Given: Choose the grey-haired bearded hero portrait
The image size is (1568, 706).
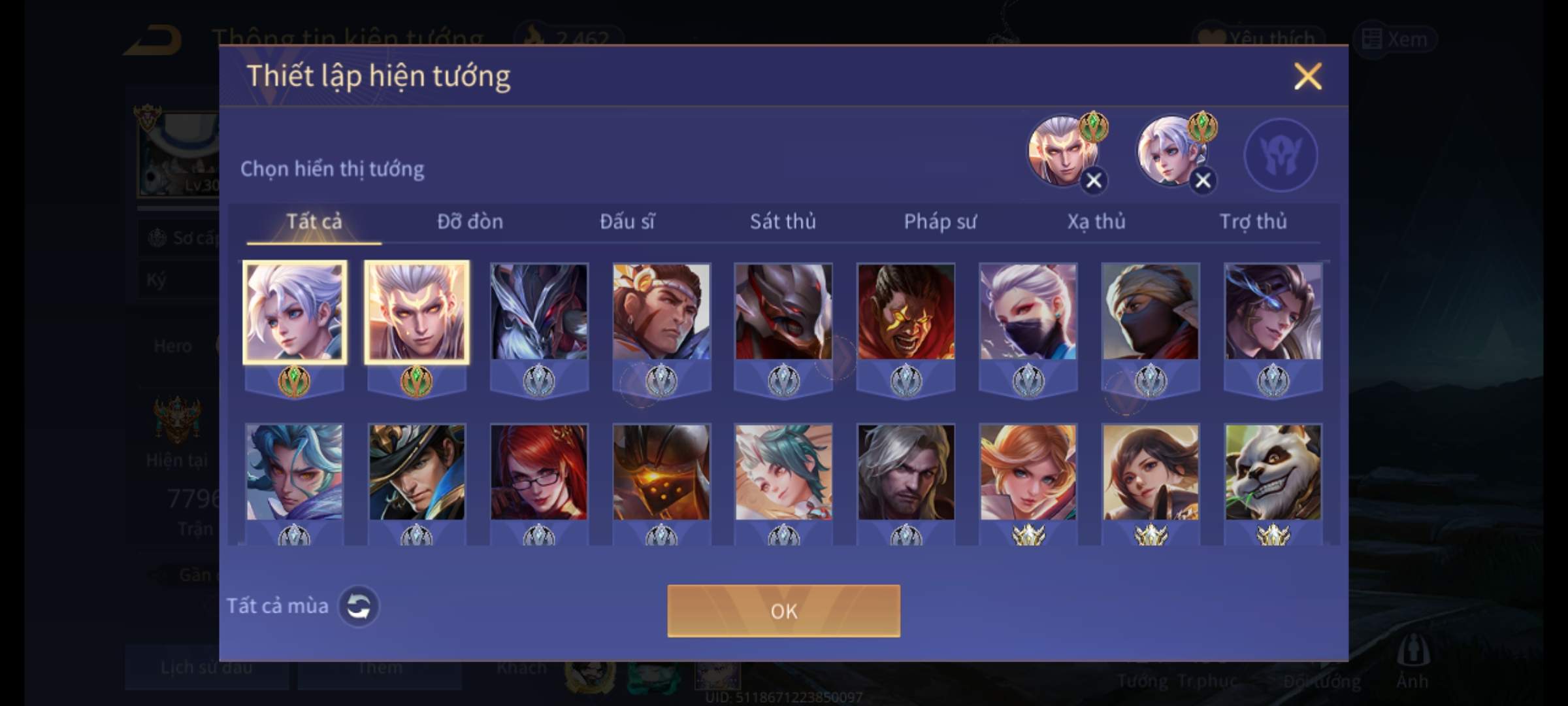Looking at the screenshot, I should 906,472.
